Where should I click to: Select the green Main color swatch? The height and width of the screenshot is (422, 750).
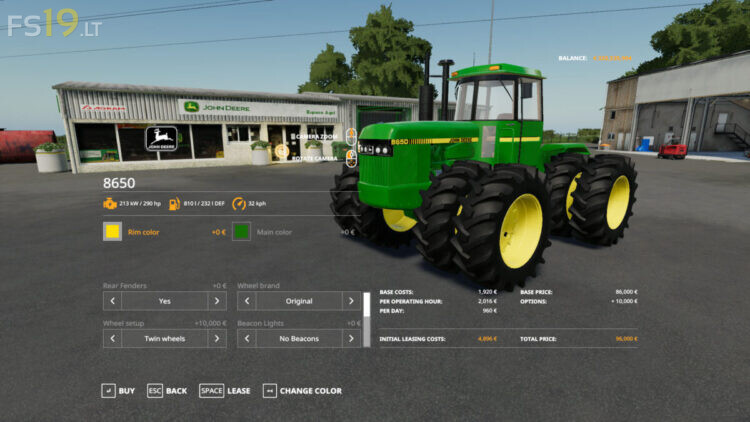click(x=241, y=232)
